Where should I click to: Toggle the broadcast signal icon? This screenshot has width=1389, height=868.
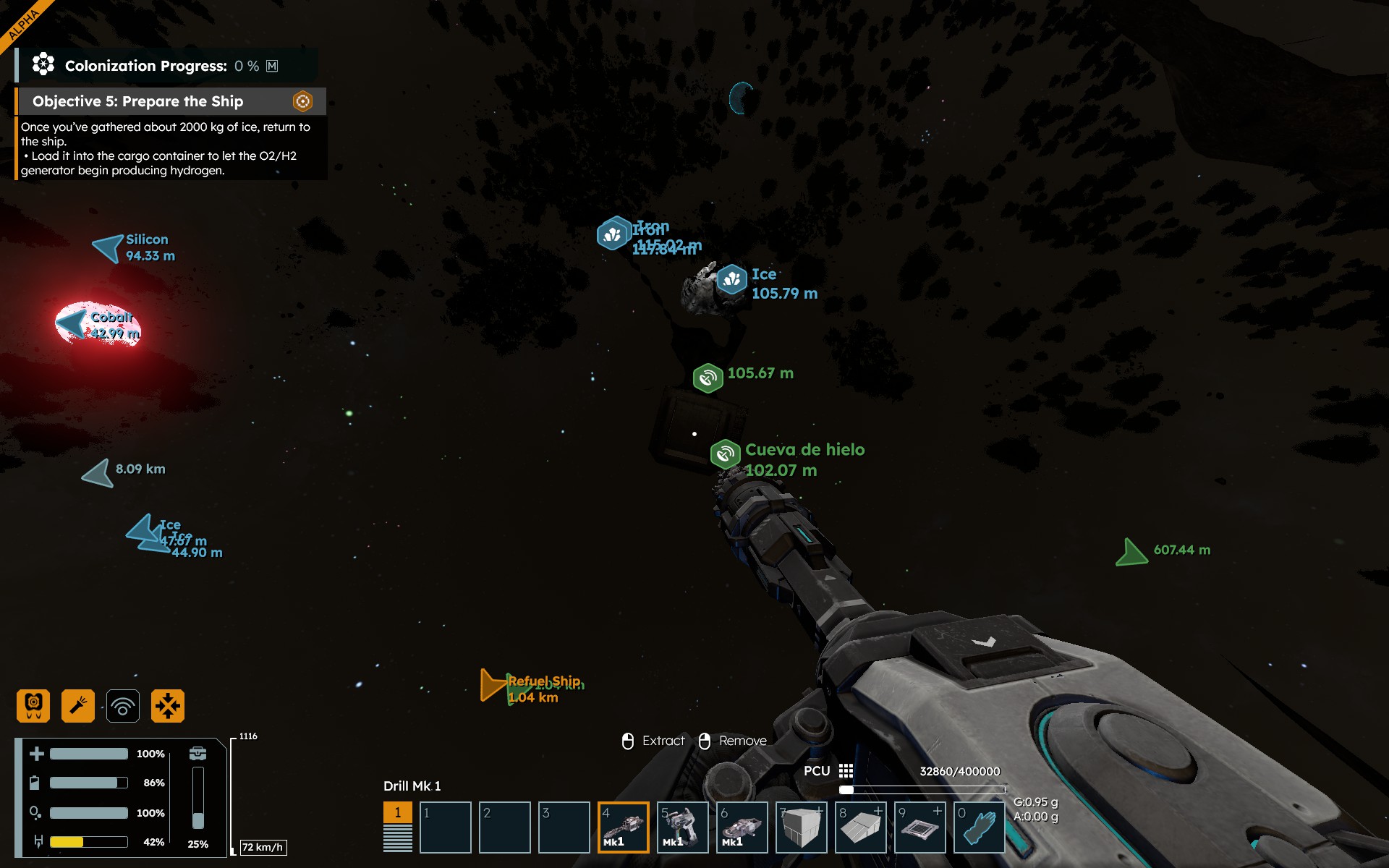tap(123, 706)
